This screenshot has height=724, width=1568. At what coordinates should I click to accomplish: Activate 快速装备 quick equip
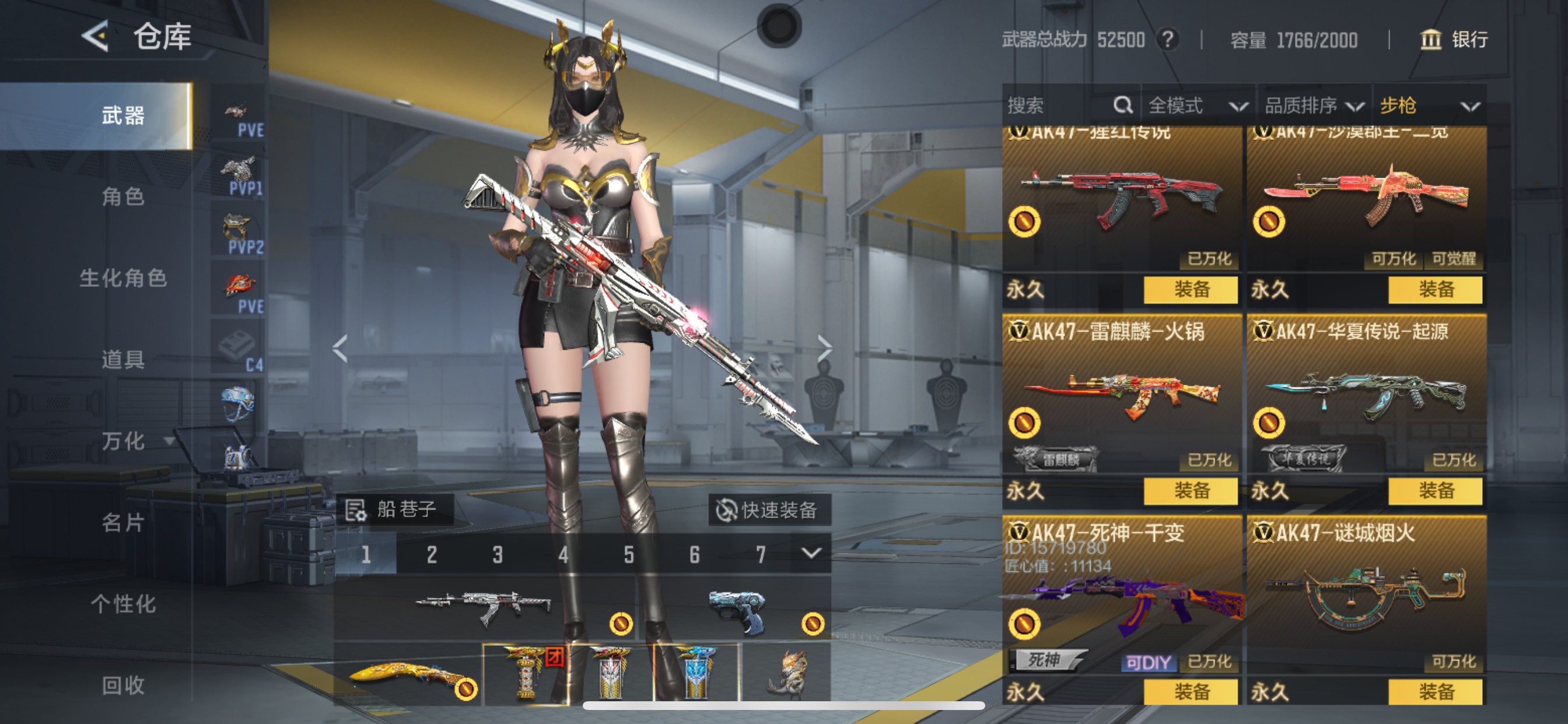pos(768,510)
